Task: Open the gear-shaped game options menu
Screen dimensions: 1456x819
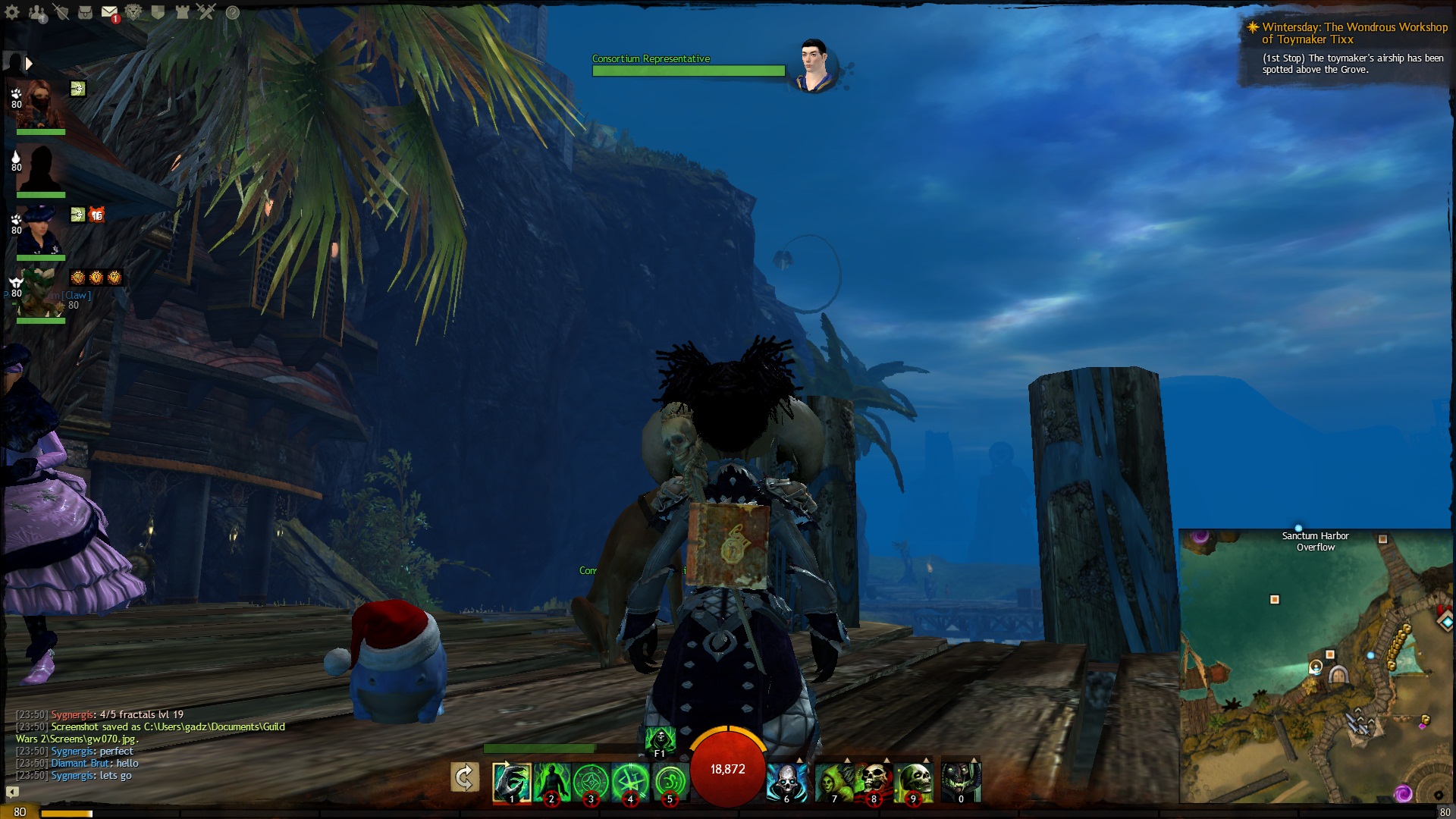Action: pos(13,12)
